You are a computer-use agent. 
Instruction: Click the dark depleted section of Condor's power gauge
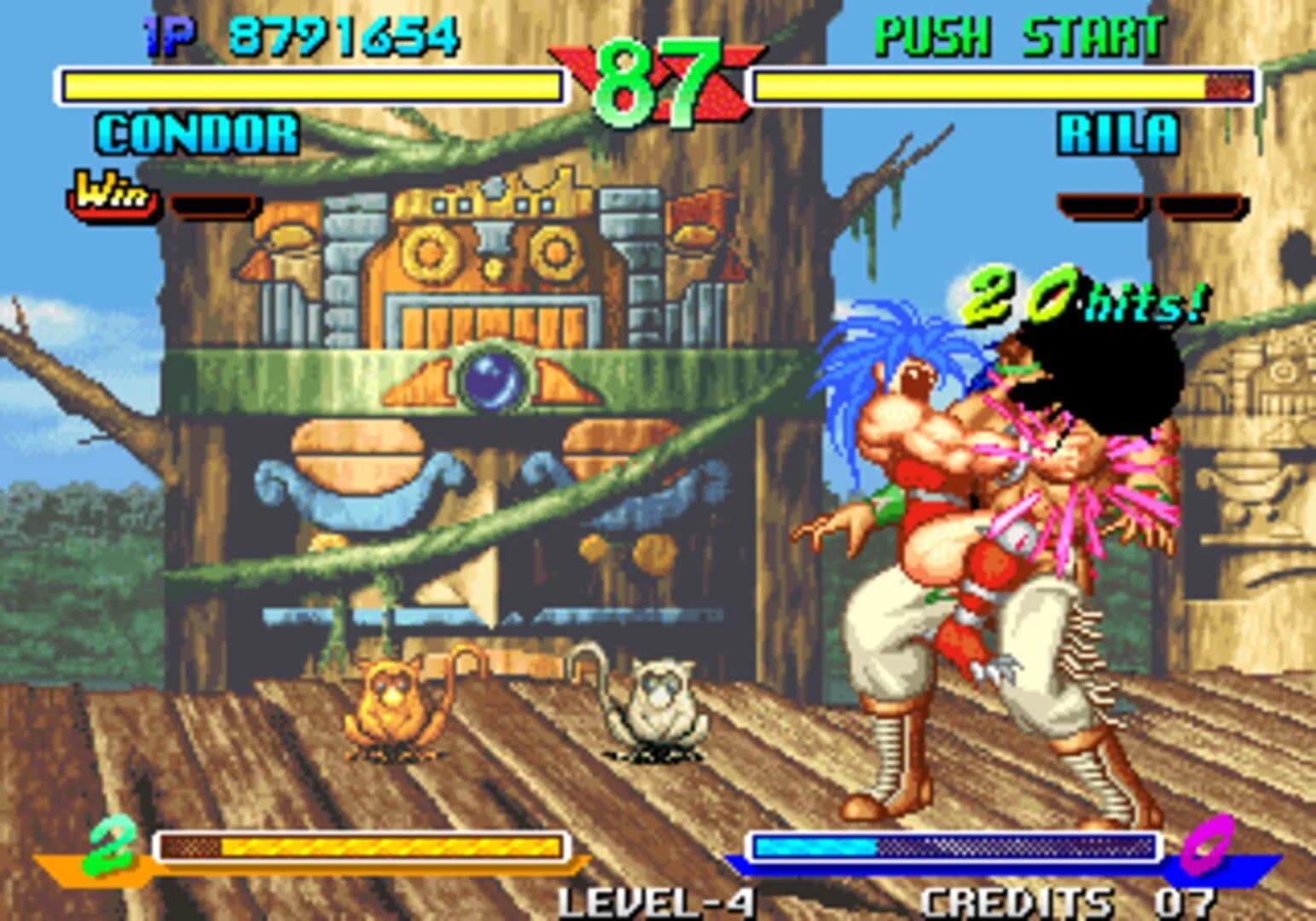click(x=192, y=849)
